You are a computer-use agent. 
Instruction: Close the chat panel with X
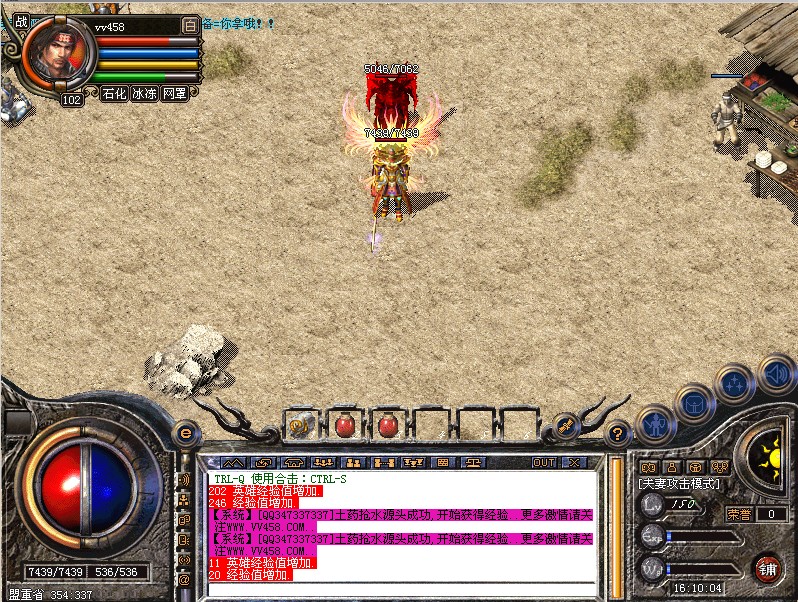[574, 463]
